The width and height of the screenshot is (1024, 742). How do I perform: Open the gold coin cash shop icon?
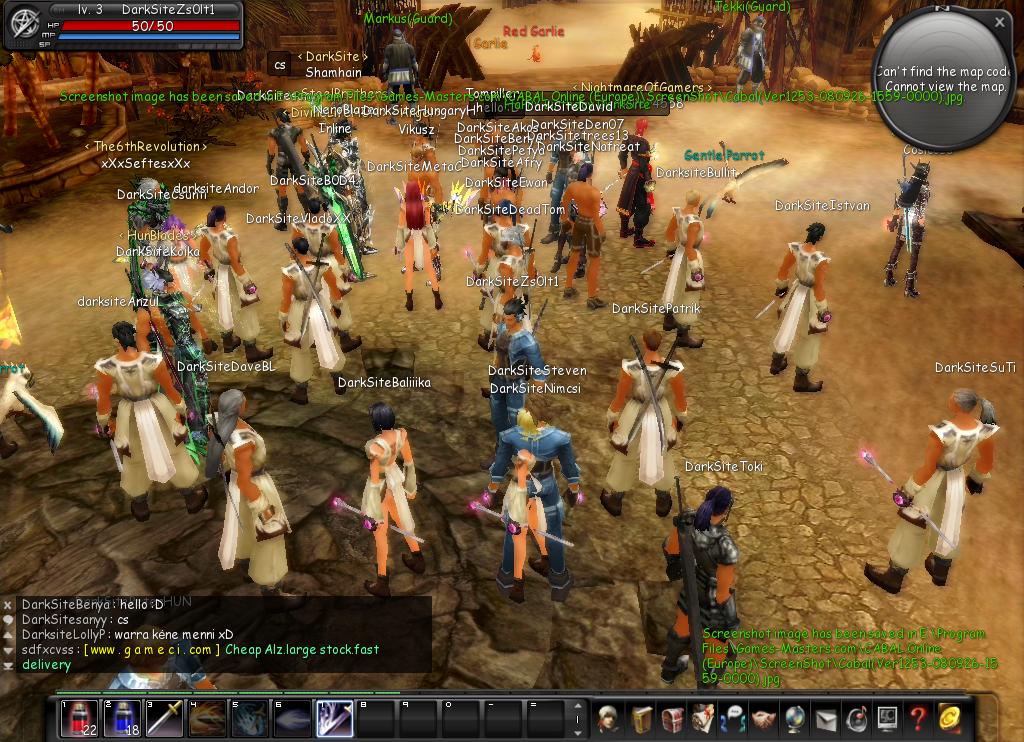coord(950,718)
